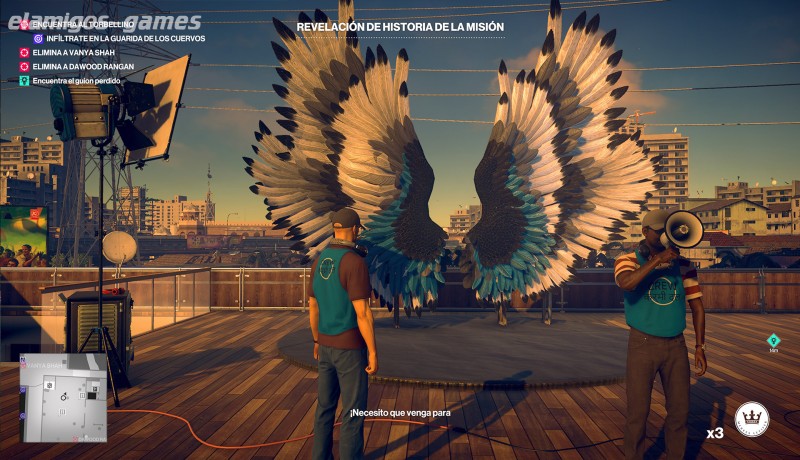Click the green lightbulb waypoint marker
The width and height of the screenshot is (800, 460).
point(773,340)
